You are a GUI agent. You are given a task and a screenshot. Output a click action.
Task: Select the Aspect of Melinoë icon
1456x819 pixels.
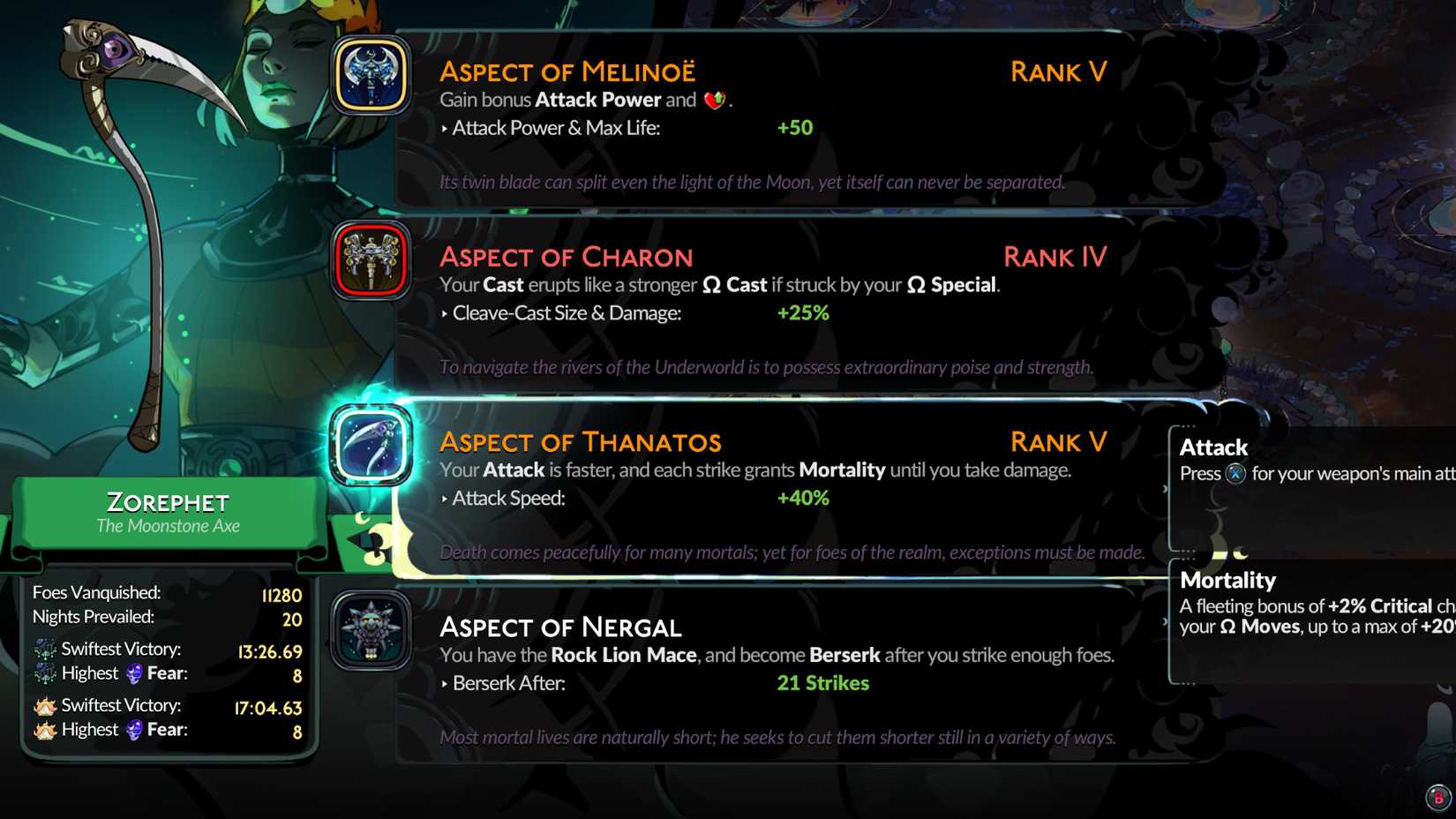coord(371,74)
